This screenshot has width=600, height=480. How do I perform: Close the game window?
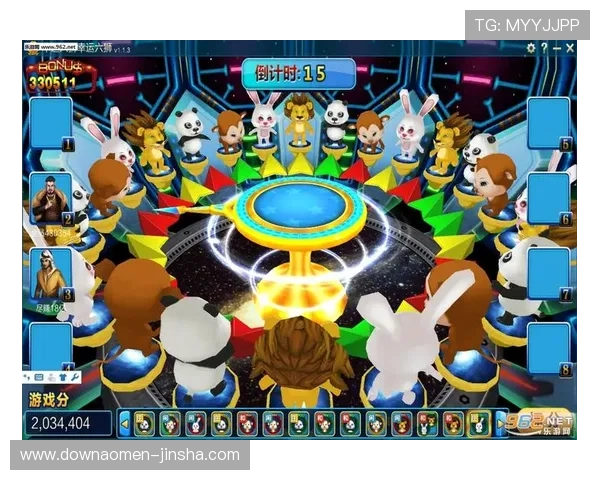[x=570, y=48]
